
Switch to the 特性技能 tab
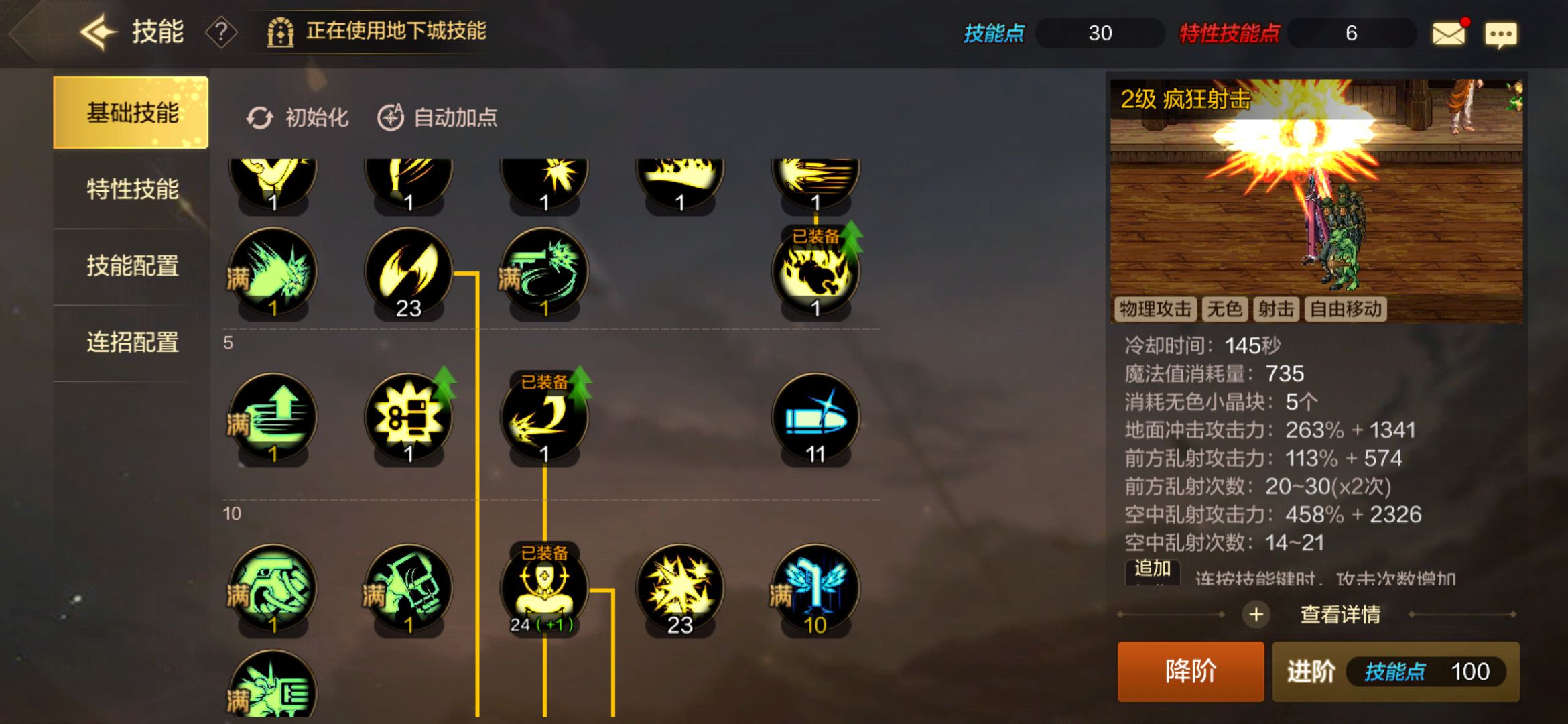click(131, 189)
